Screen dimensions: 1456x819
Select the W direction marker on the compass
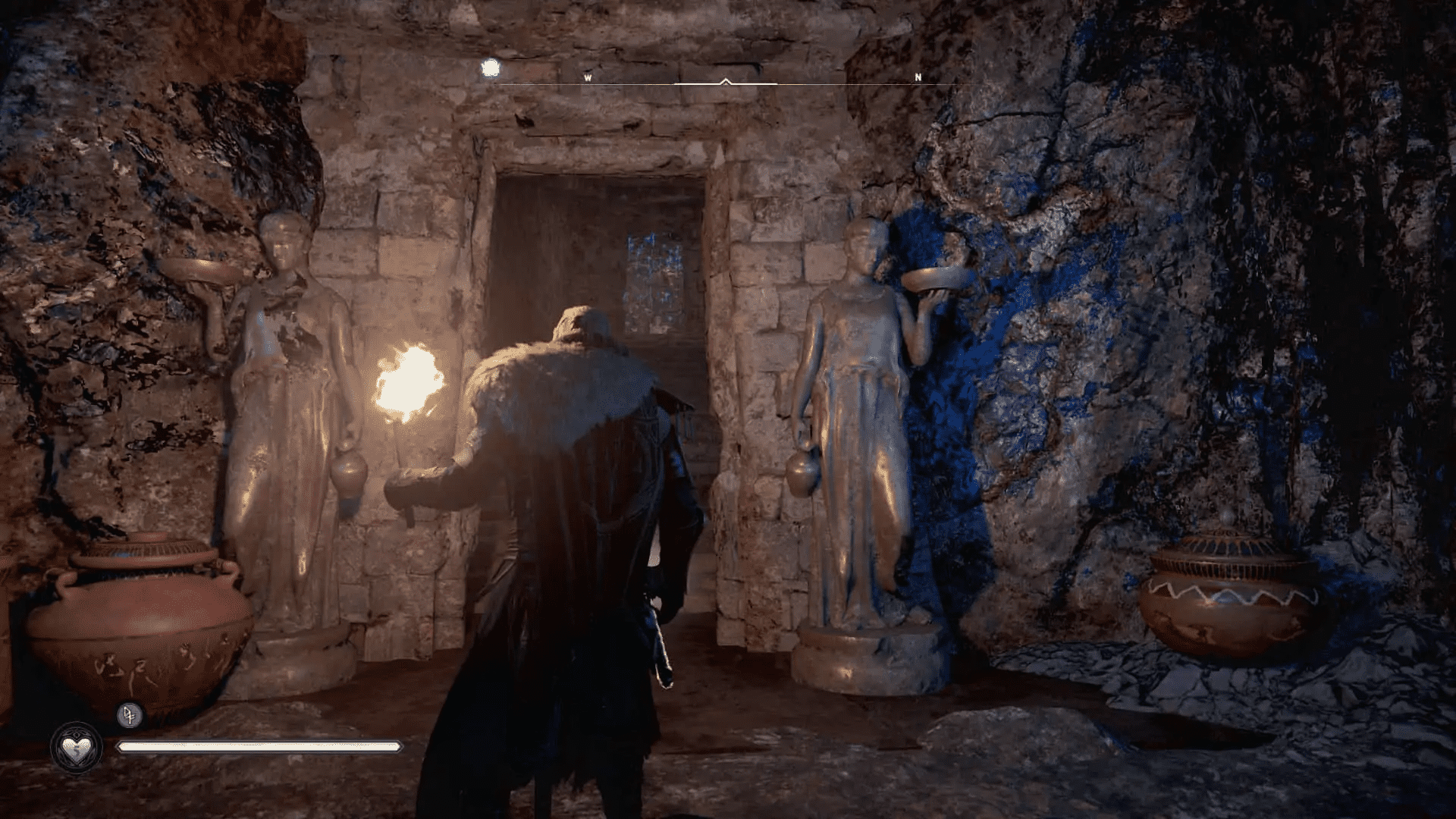click(588, 77)
